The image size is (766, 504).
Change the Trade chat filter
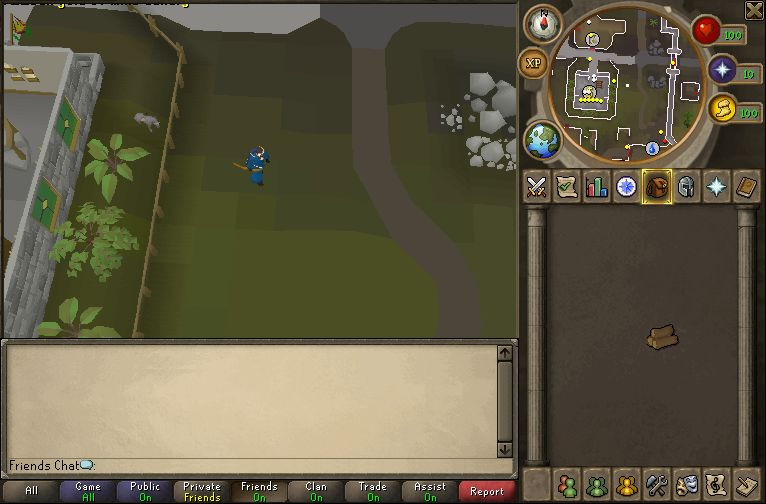[373, 491]
